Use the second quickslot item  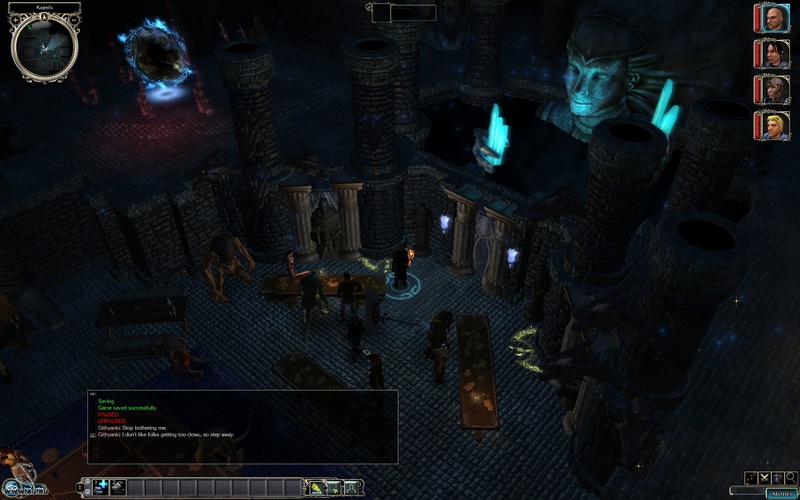(118, 487)
